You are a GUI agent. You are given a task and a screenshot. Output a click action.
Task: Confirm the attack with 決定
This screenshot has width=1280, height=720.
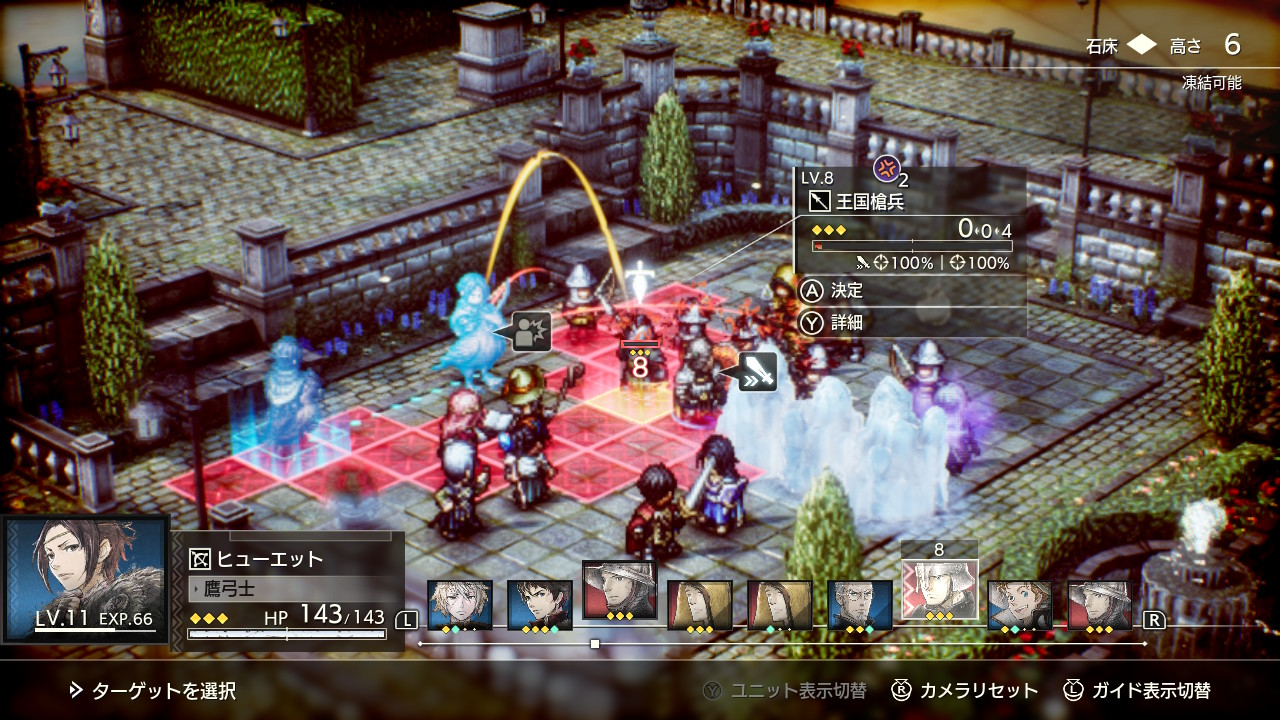pyautogui.click(x=845, y=291)
